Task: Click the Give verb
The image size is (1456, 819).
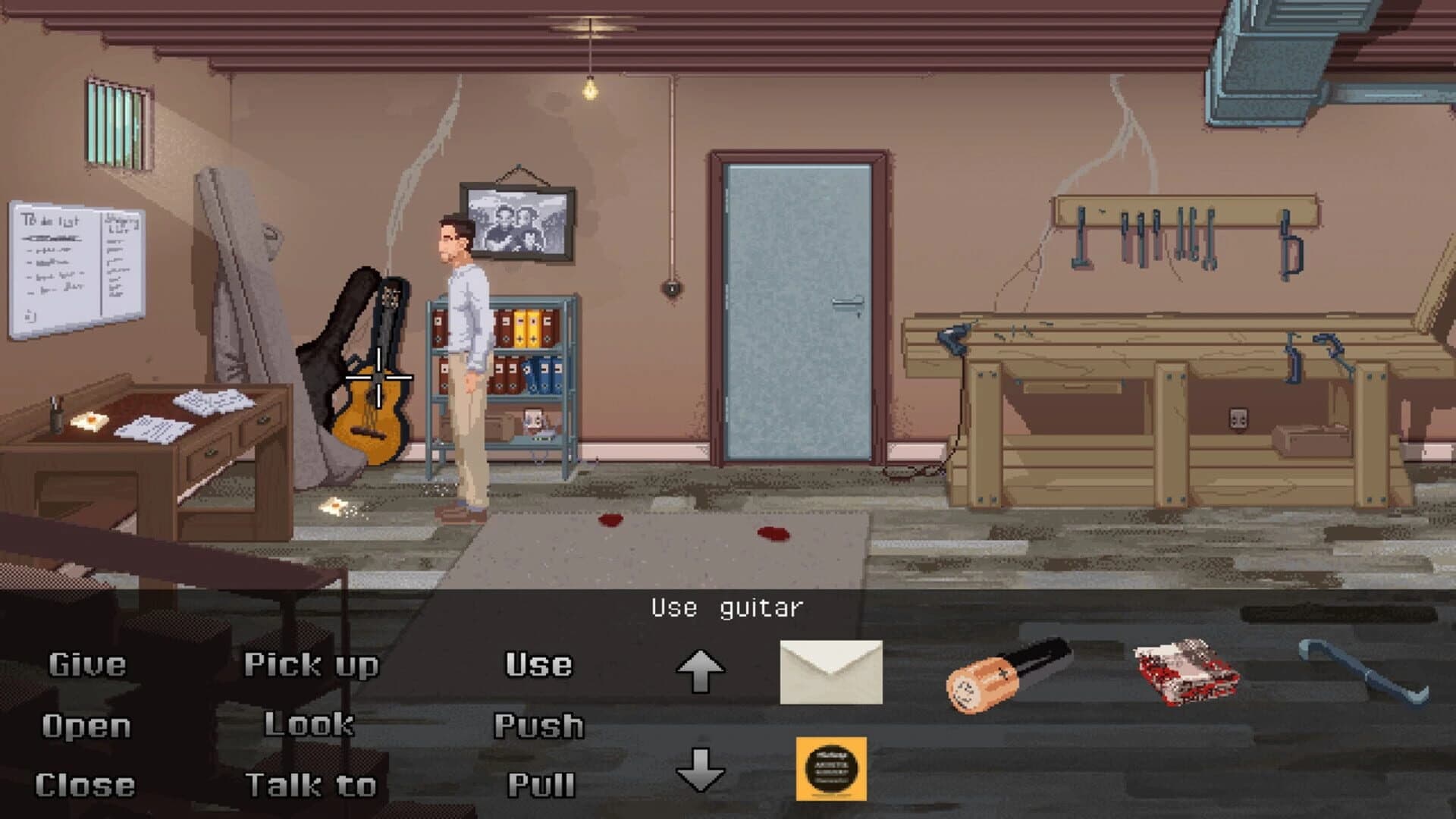Action: pyautogui.click(x=87, y=664)
